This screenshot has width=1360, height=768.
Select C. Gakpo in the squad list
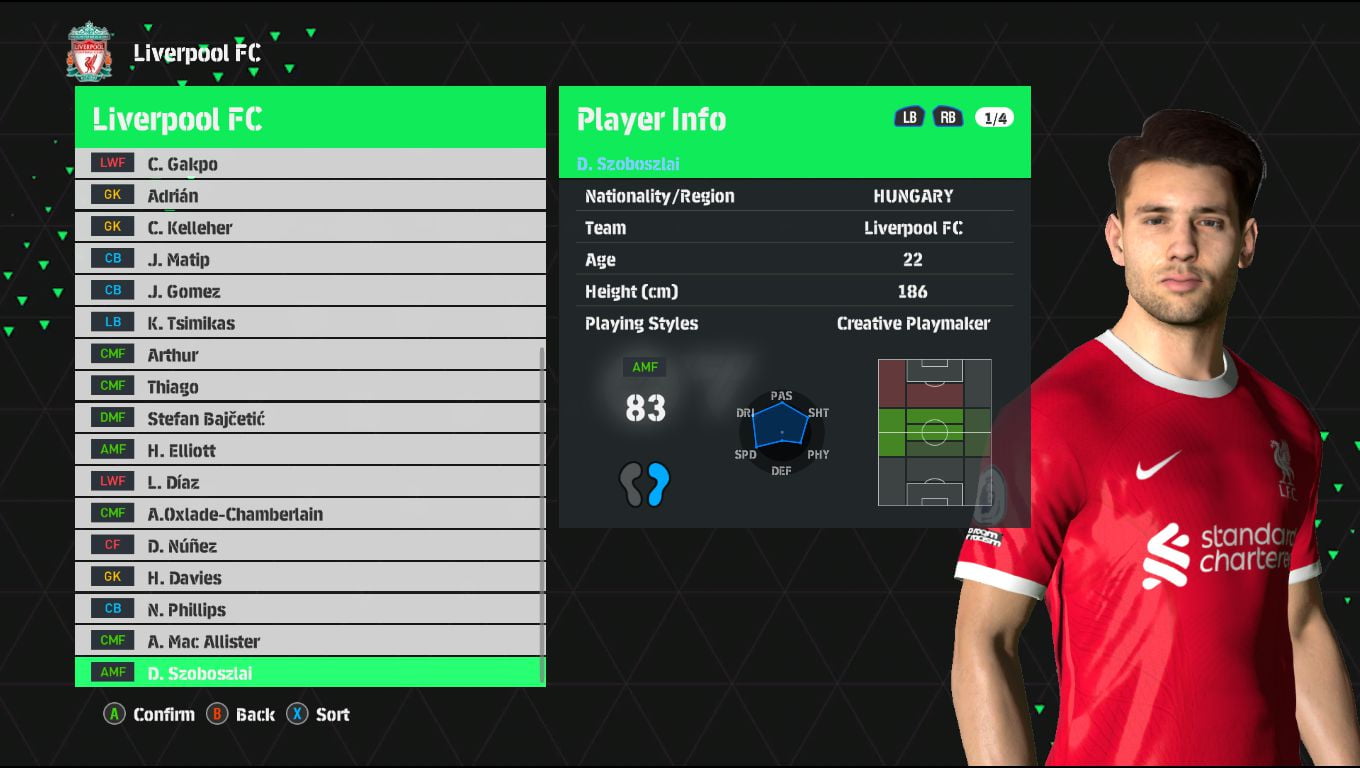coord(310,164)
